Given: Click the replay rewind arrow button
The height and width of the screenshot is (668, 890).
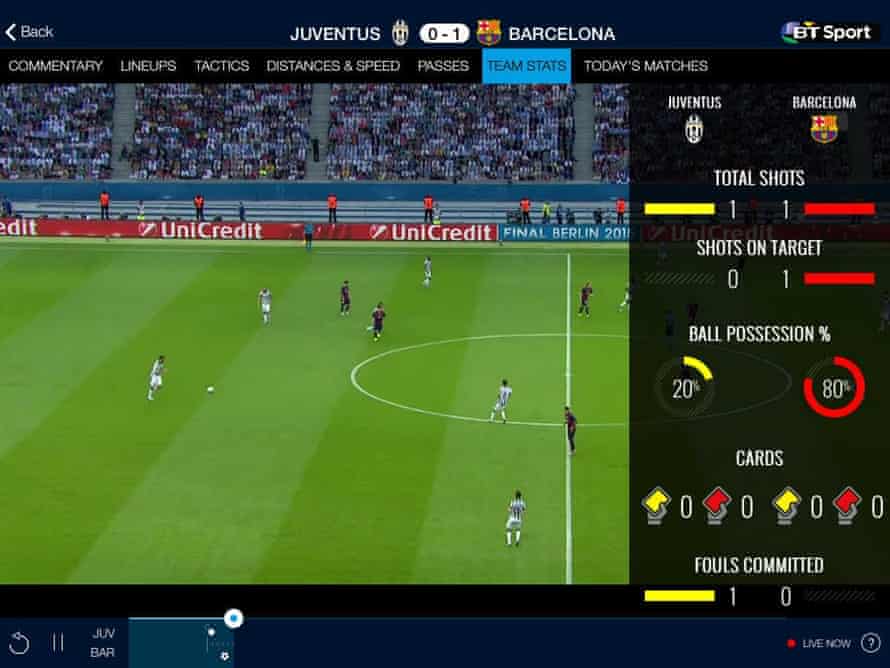Looking at the screenshot, I should click(x=20, y=643).
